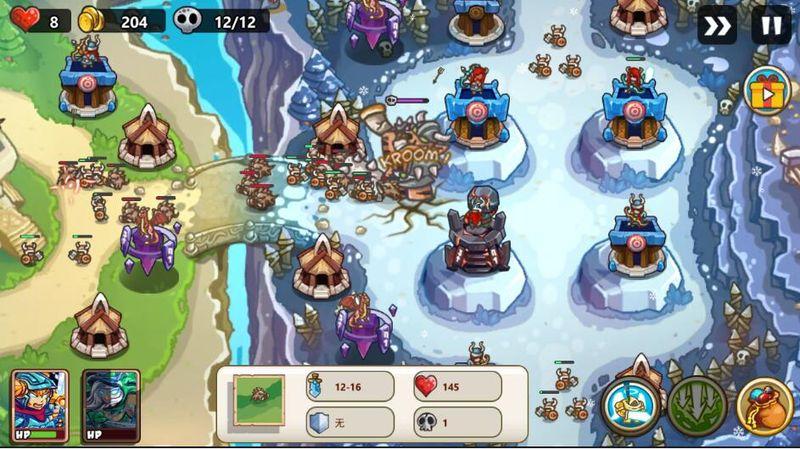Activate the sword reinforcements ability

coord(630,406)
